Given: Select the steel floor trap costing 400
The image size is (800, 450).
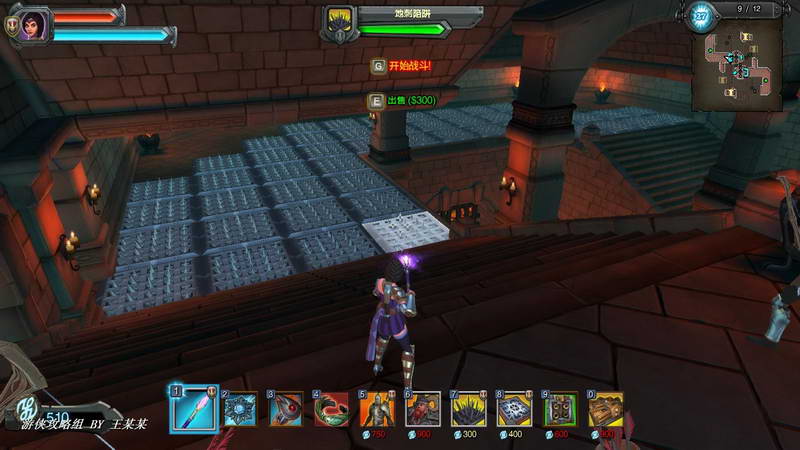Looking at the screenshot, I should coord(516,409).
